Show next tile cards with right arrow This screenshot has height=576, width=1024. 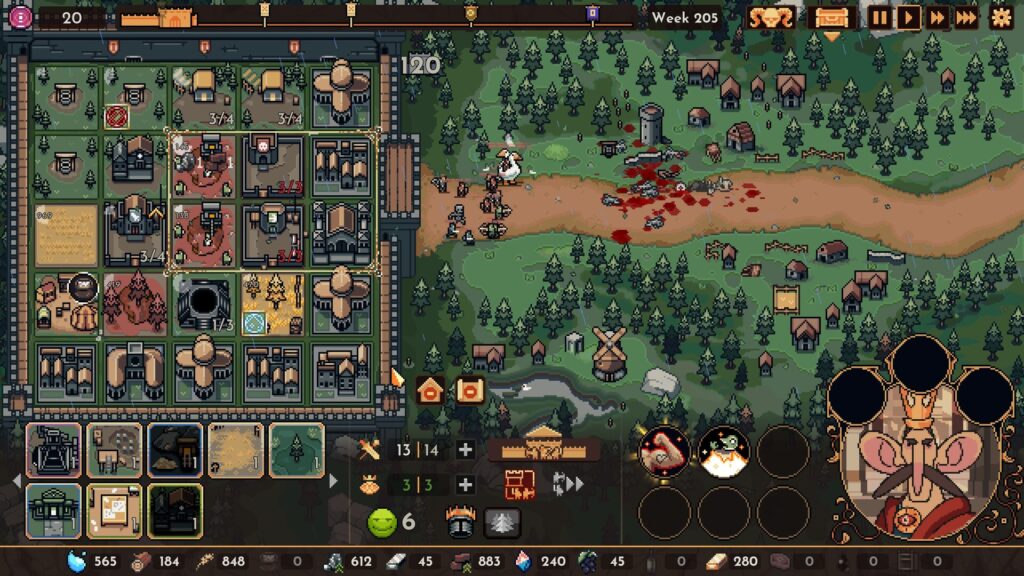pyautogui.click(x=333, y=481)
